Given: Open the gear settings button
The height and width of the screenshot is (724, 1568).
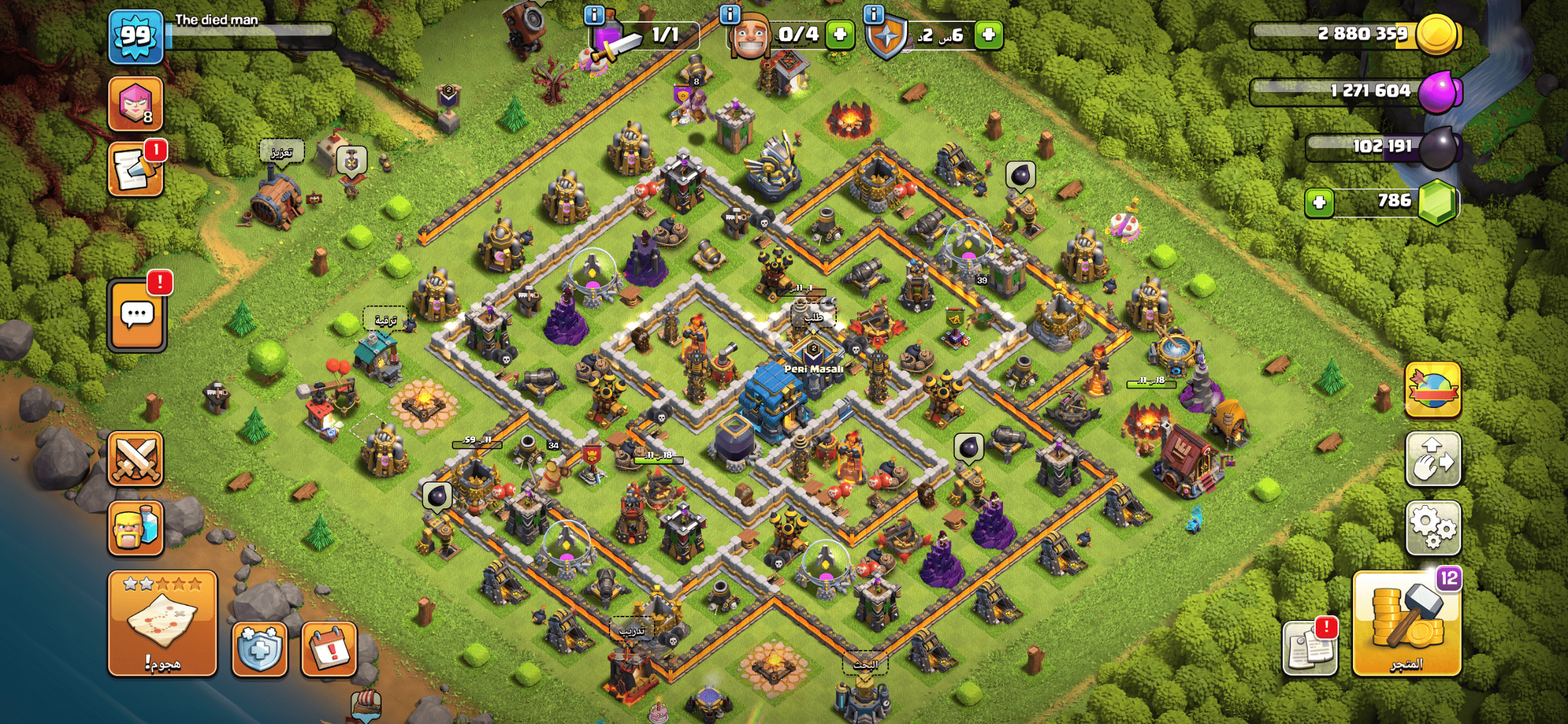Looking at the screenshot, I should (1433, 529).
